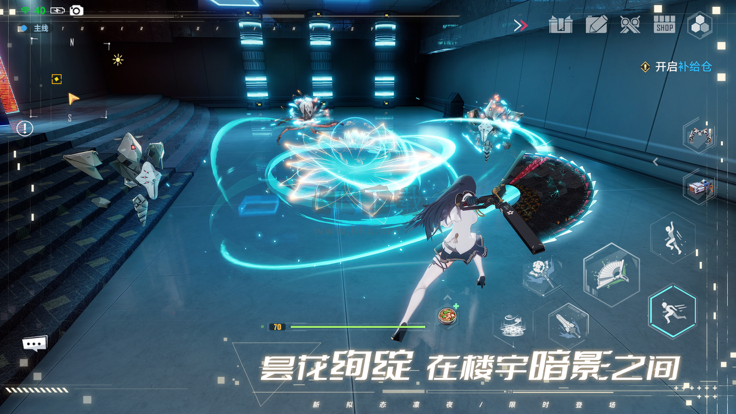Tap the jump action button
This screenshot has width=736, height=414.
672,239
